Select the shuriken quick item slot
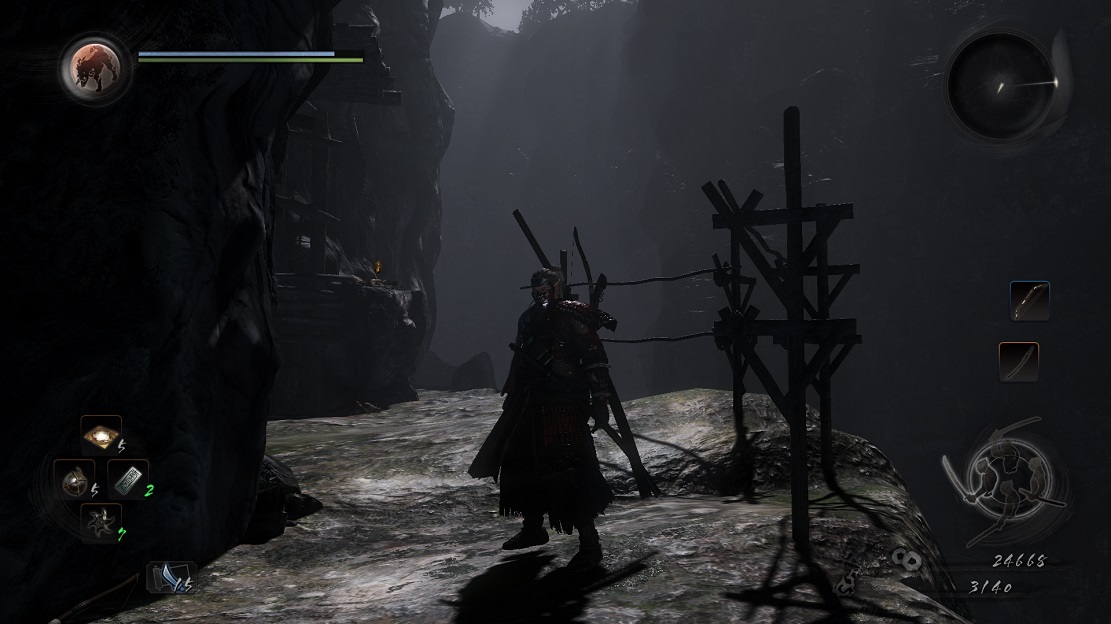 pos(101,522)
